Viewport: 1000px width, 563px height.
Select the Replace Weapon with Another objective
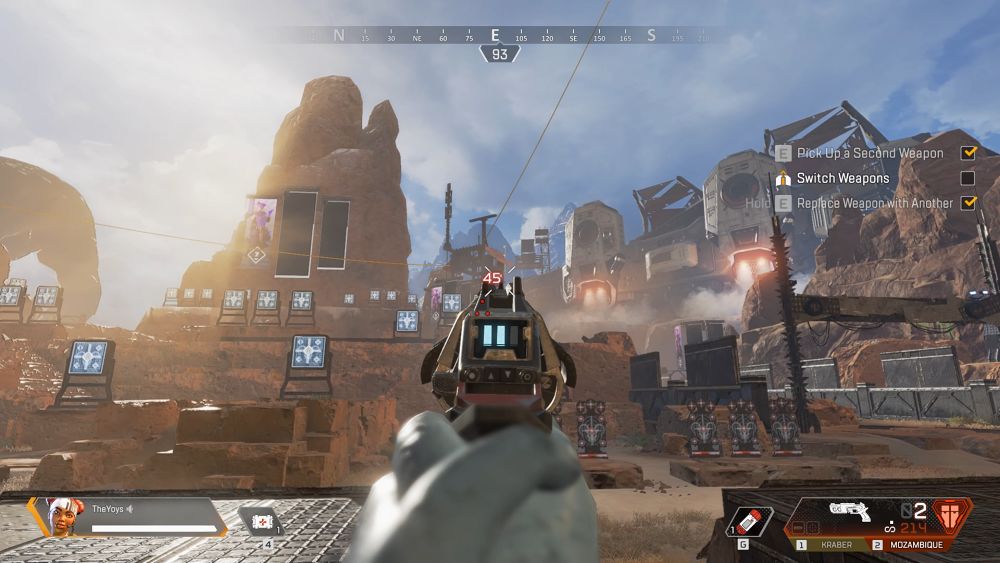click(x=874, y=203)
